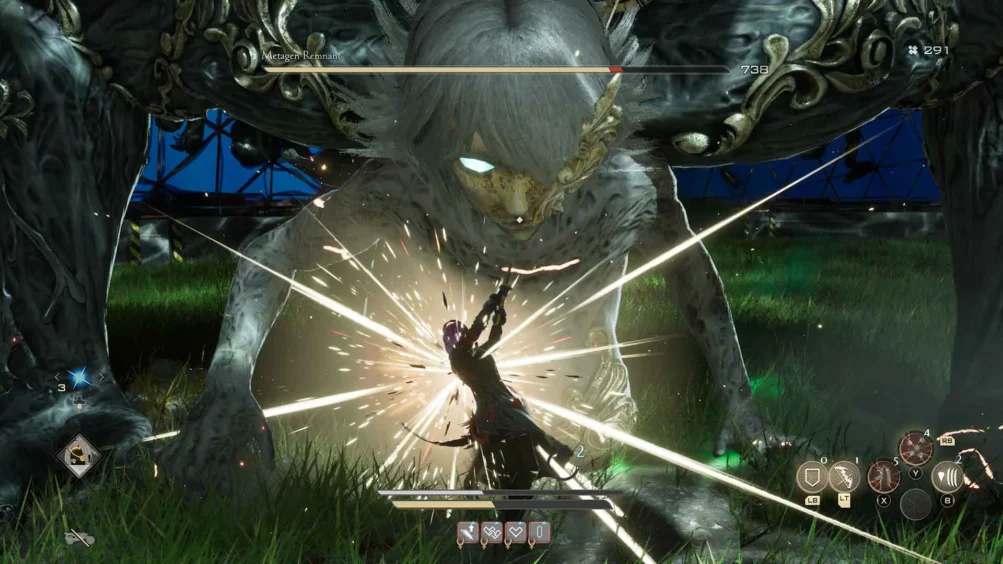Use the red four-arrow burst ability
Image resolution: width=1003 pixels, height=564 pixels.
pos(915,448)
